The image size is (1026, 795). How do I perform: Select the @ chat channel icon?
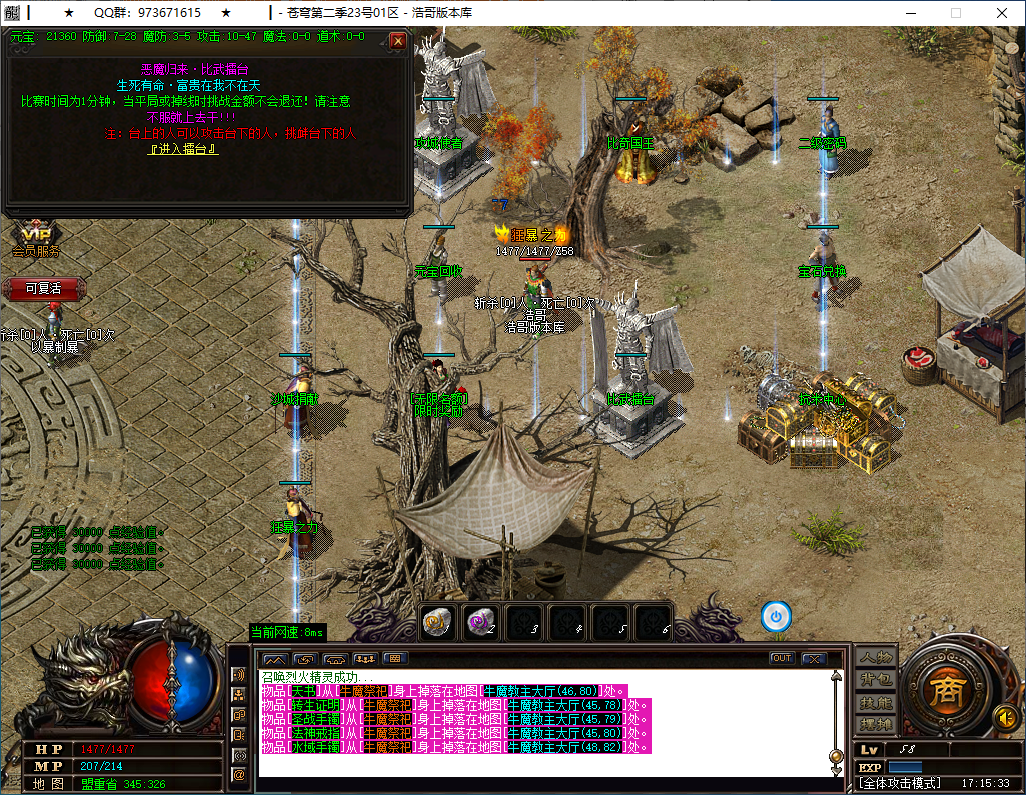pyautogui.click(x=239, y=774)
